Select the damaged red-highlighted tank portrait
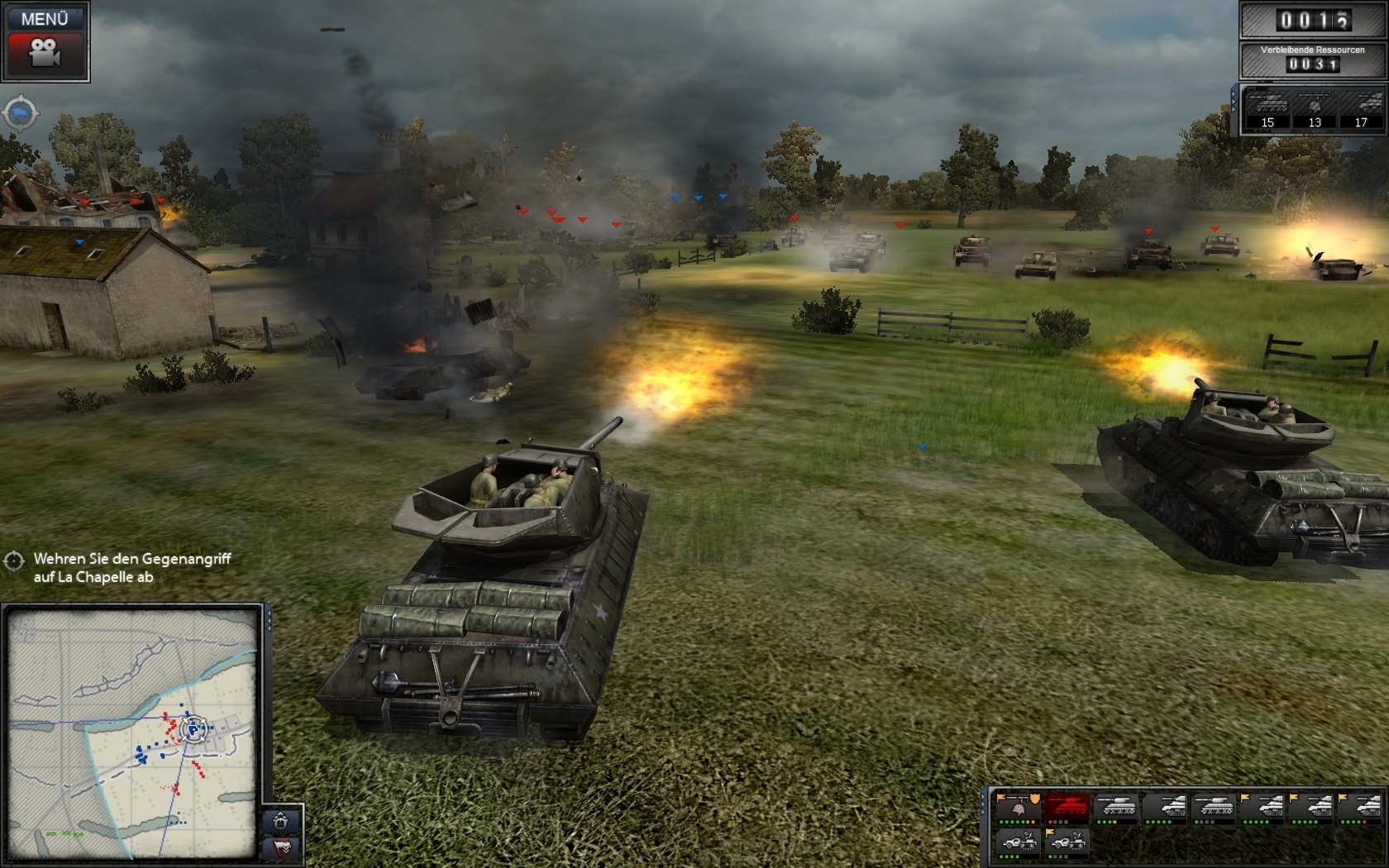1389x868 pixels. 1066,807
